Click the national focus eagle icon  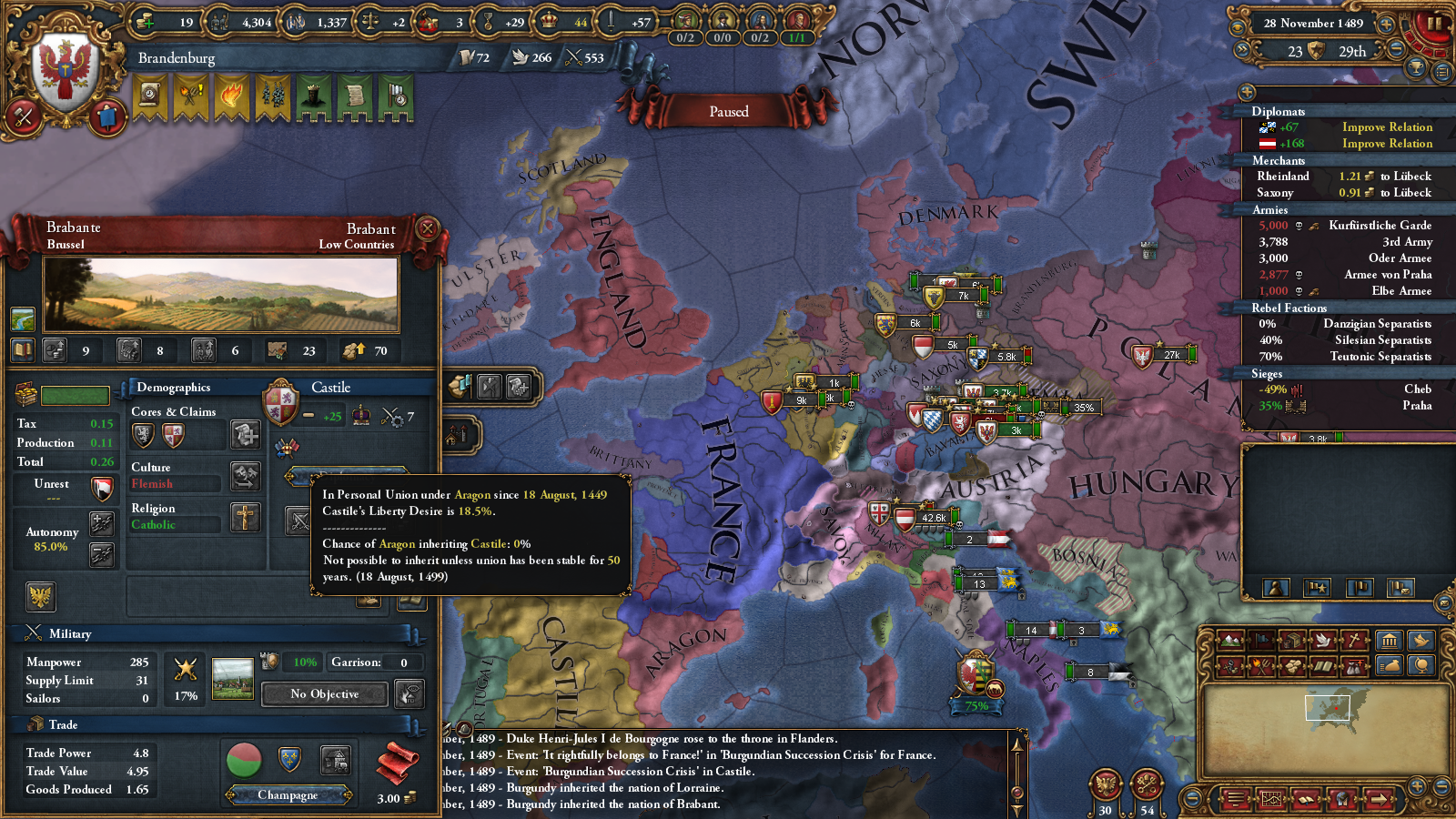(41, 596)
